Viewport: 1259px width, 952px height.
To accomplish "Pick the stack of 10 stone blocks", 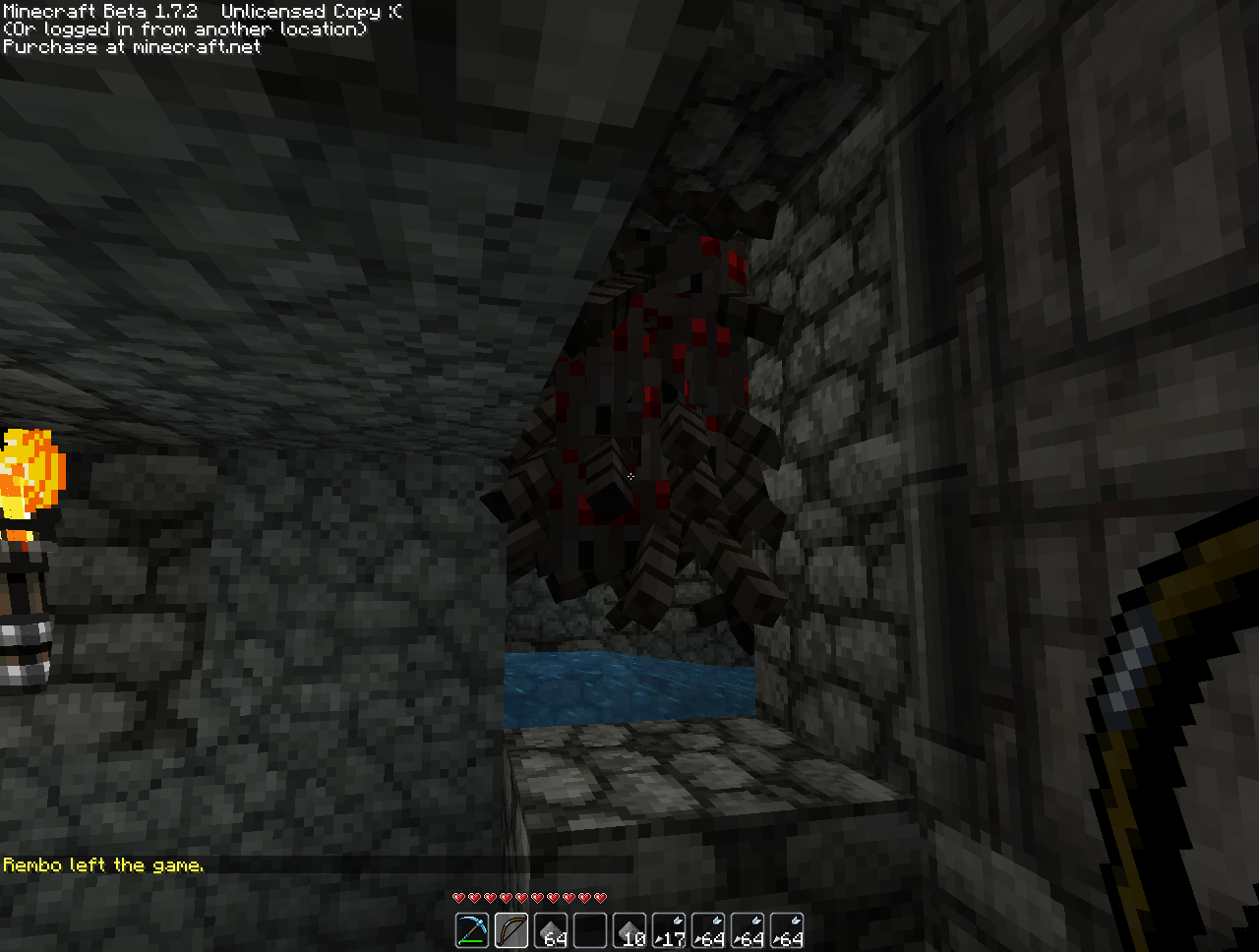I will [629, 930].
